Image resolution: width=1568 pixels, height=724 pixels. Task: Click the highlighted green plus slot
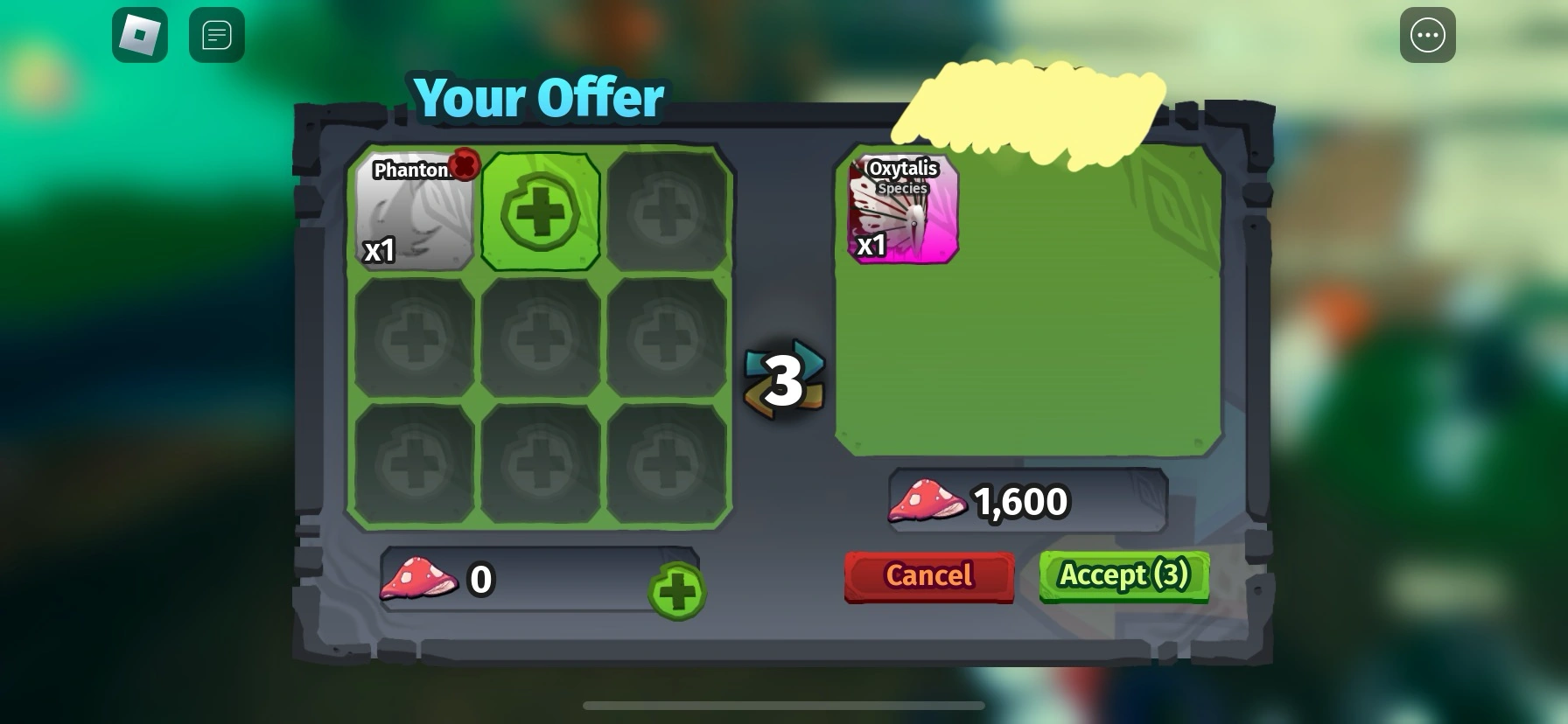tap(541, 210)
